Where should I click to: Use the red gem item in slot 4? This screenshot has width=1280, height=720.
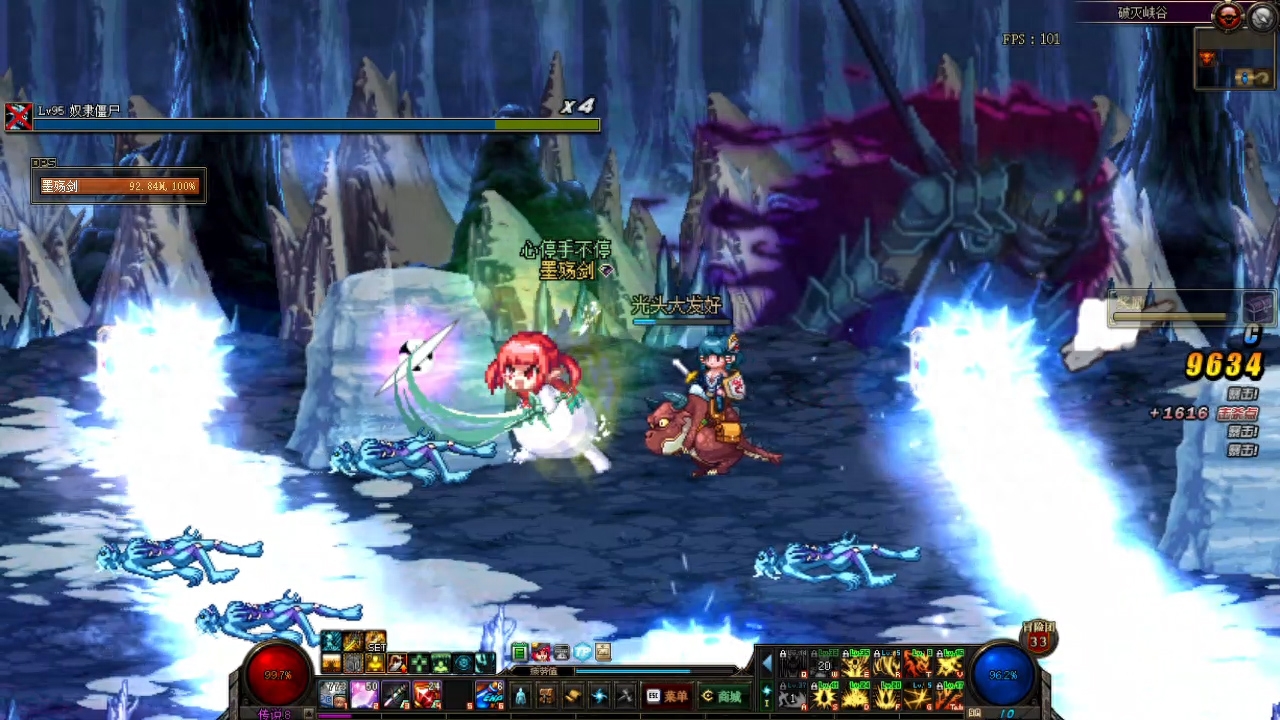click(427, 693)
